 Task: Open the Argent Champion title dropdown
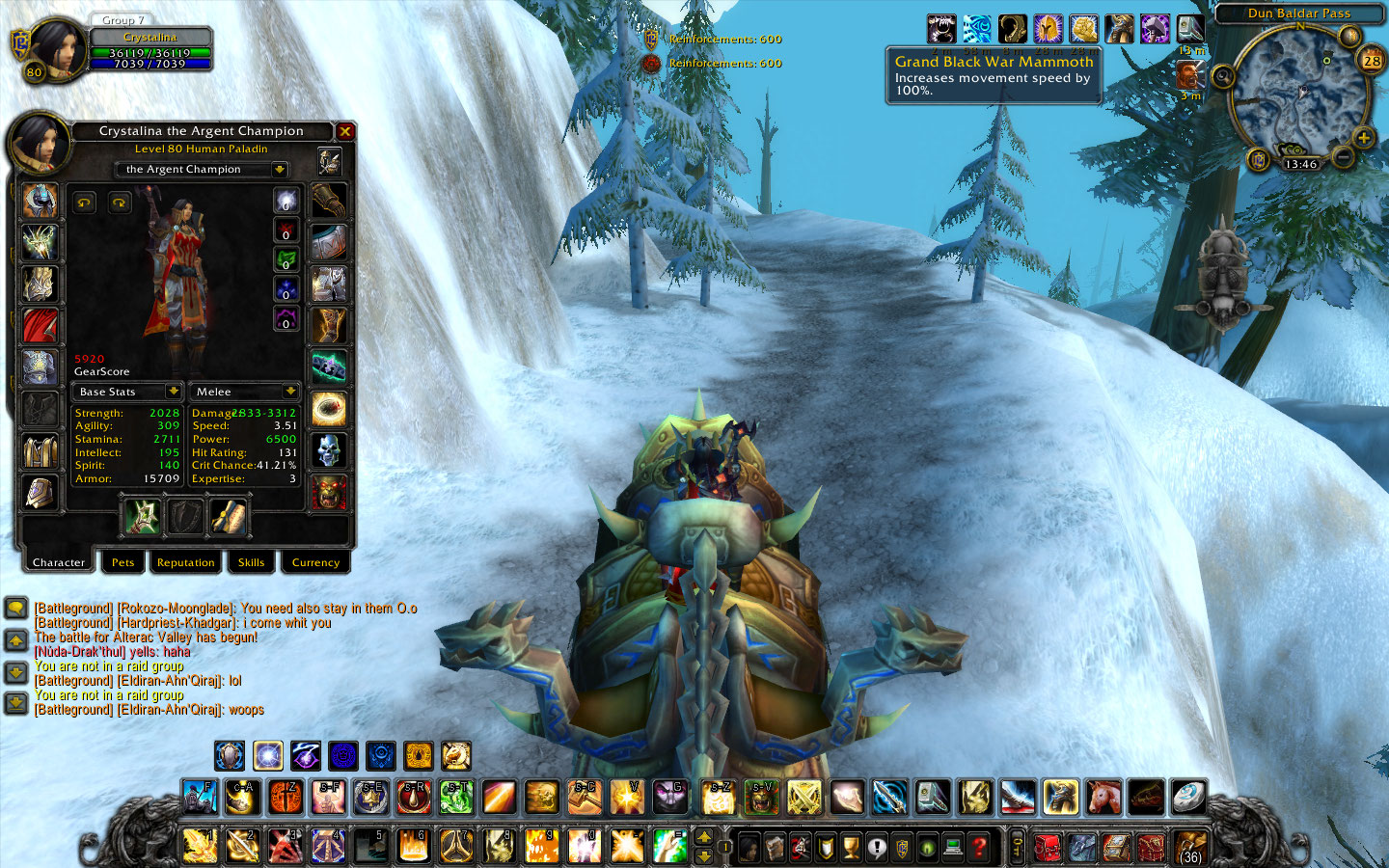click(x=279, y=169)
